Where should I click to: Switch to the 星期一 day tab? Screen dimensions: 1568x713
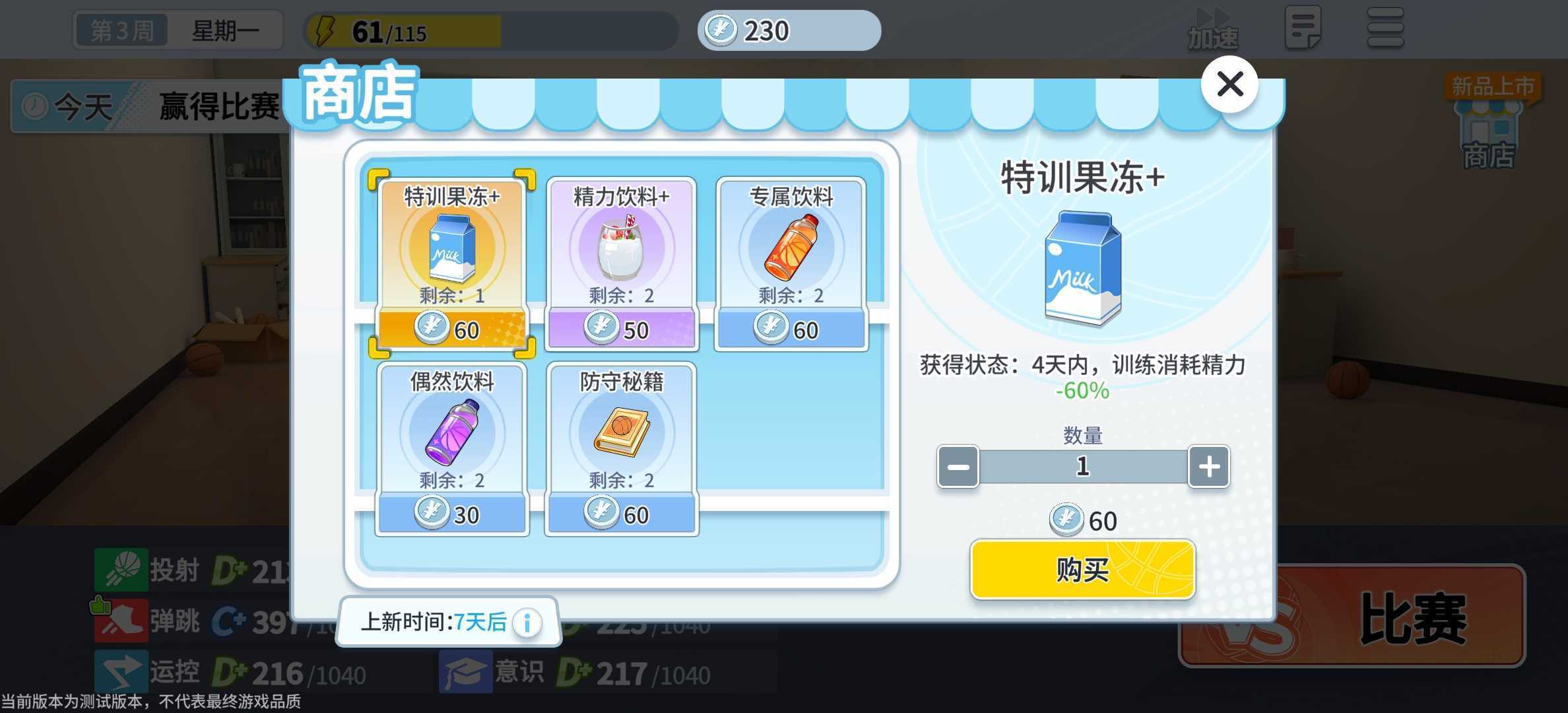(228, 30)
